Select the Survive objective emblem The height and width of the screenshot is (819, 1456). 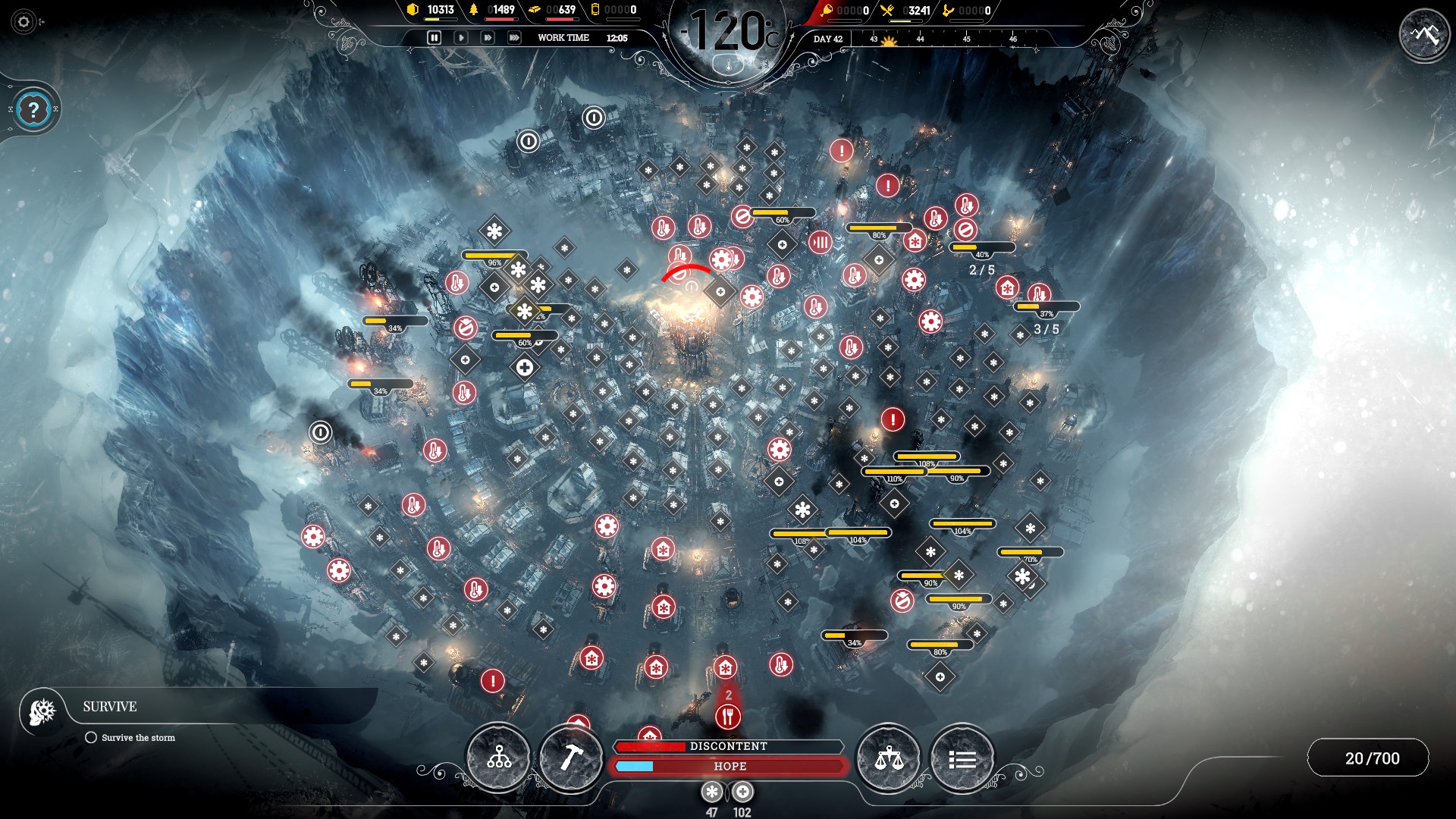(42, 711)
